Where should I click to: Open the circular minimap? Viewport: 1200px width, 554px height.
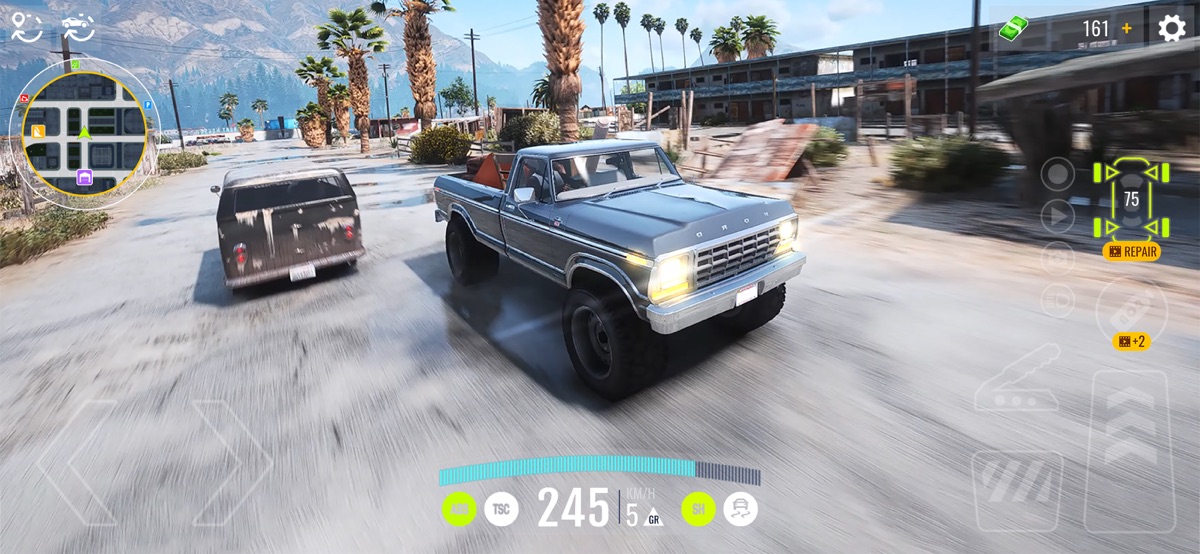pyautogui.click(x=84, y=130)
